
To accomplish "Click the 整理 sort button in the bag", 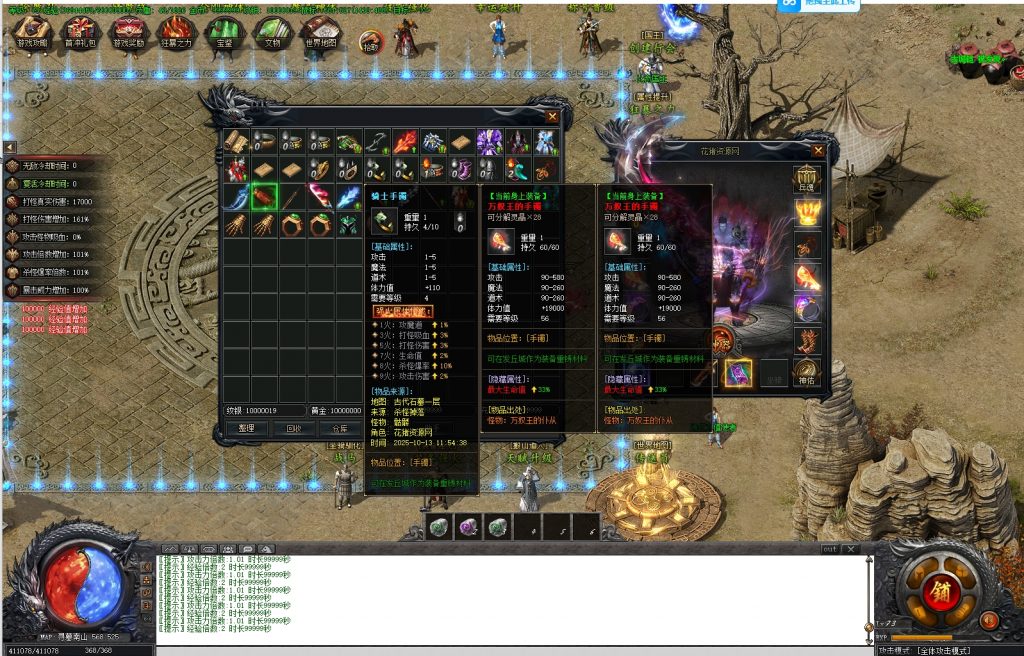I will pyautogui.click(x=247, y=428).
